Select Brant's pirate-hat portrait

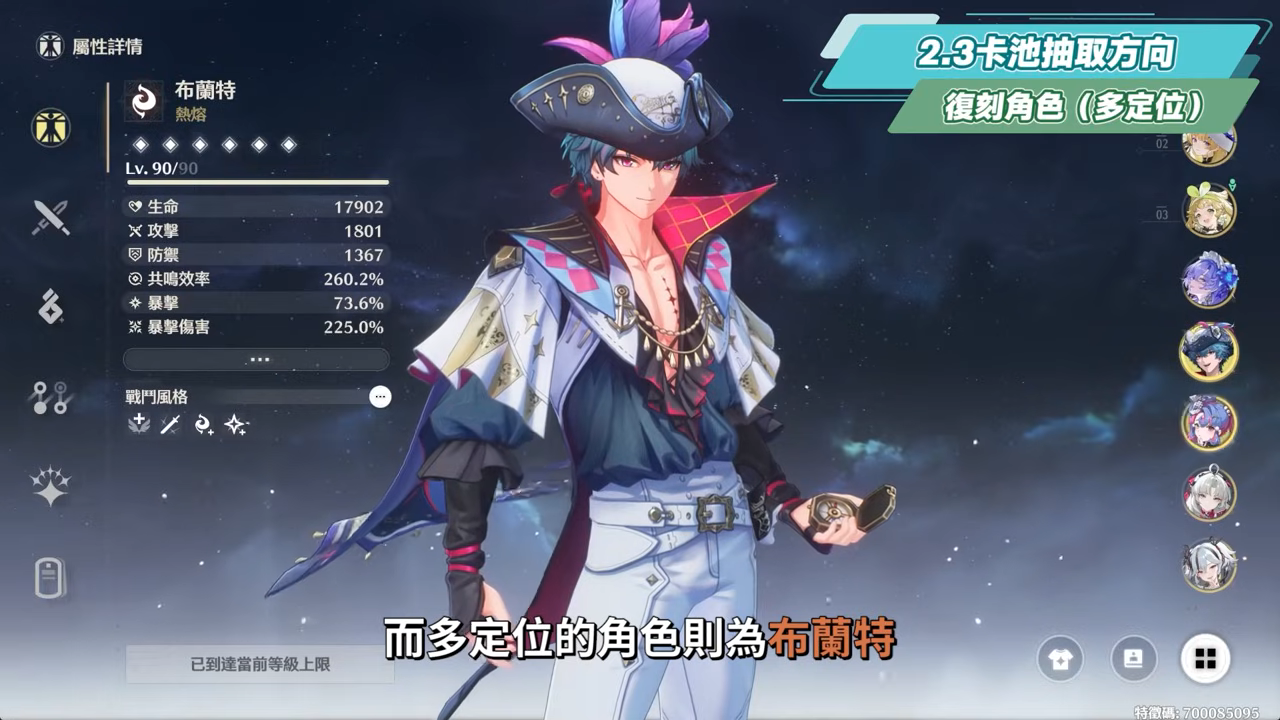tap(1210, 351)
